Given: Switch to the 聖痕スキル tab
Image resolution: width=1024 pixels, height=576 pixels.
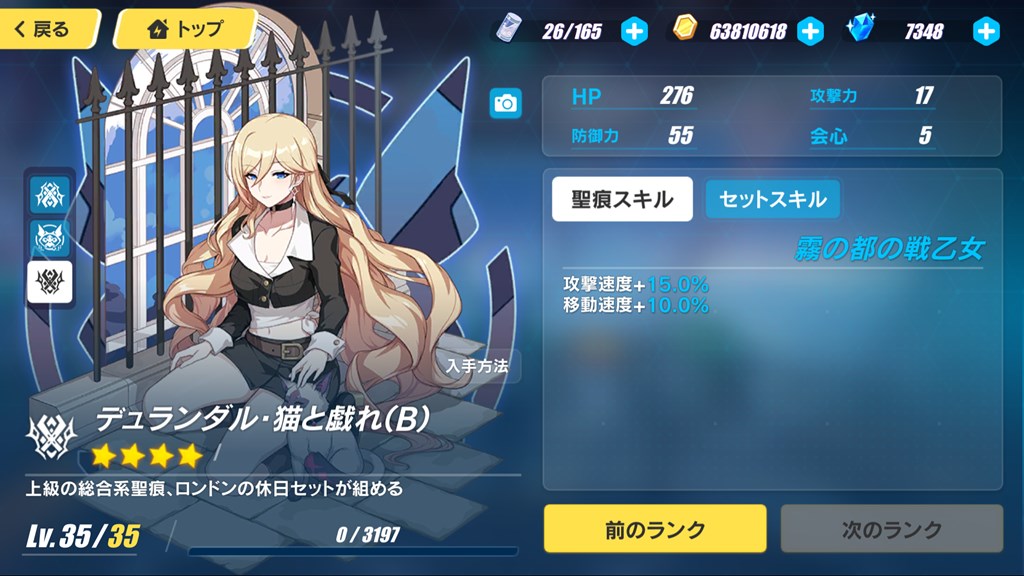Looking at the screenshot, I should pos(622,199).
